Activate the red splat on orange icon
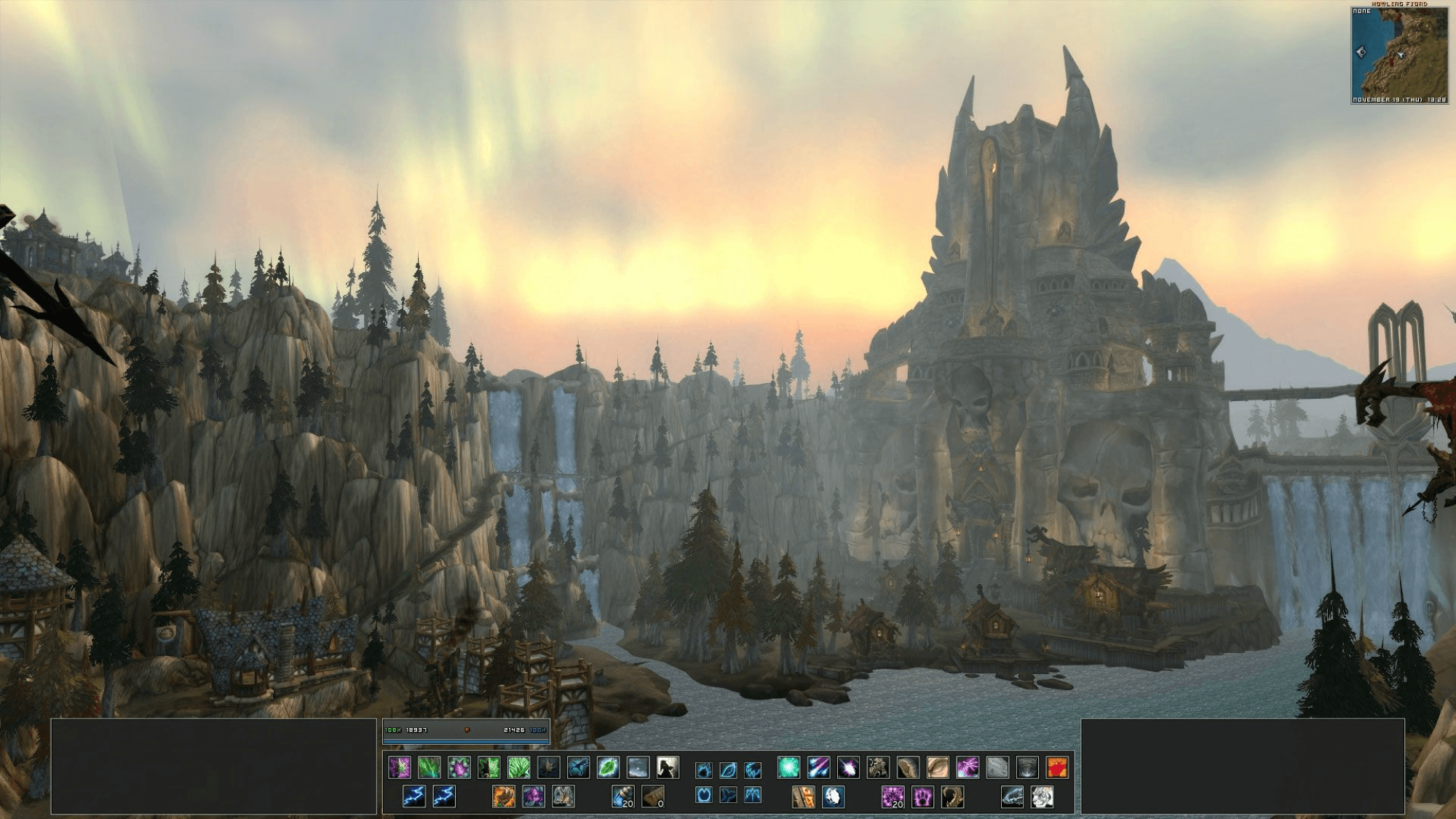 1056,767
